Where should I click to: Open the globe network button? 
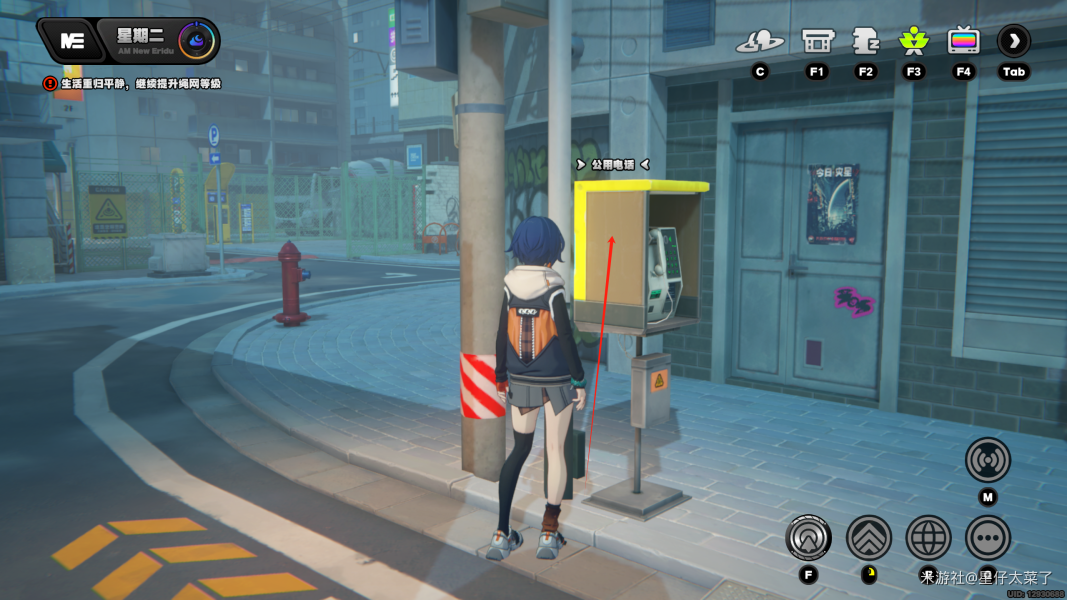(x=929, y=538)
